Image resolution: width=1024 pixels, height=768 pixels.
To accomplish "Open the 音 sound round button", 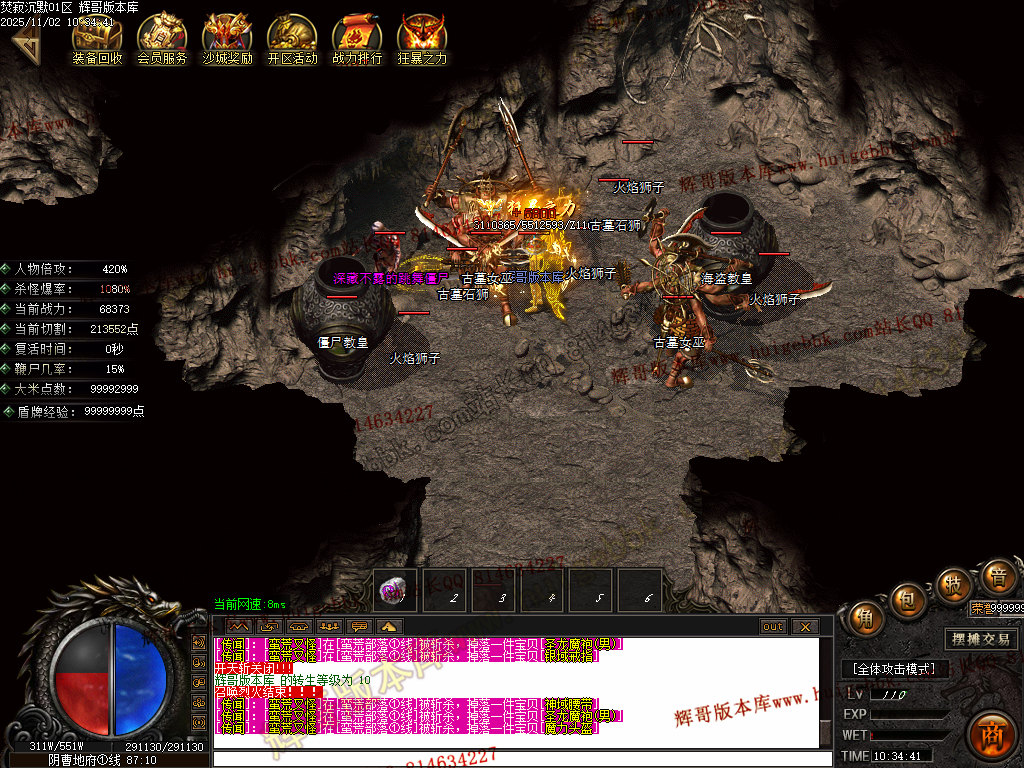I will tap(996, 577).
